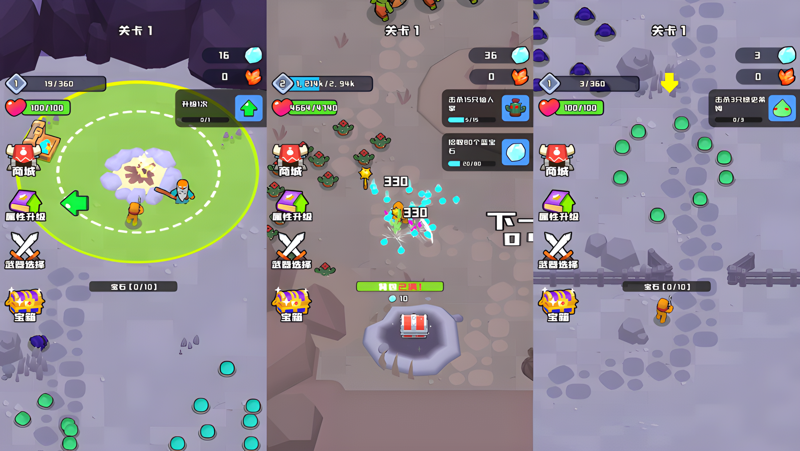The height and width of the screenshot is (451, 800).
Task: View the 击杀3只绿史莱姆 slime quest
Action: 754,108
